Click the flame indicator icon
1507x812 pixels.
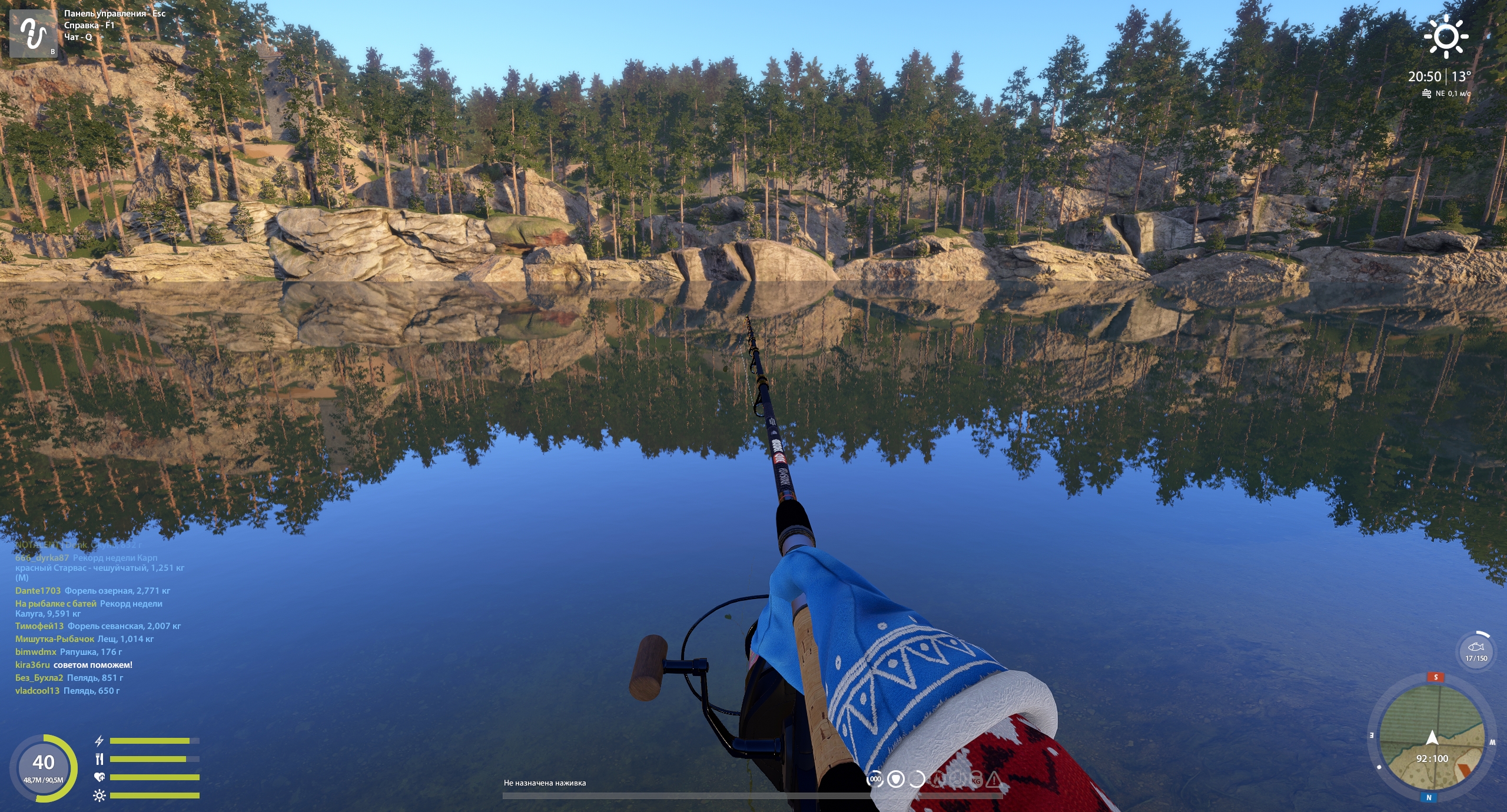pyautogui.click(x=937, y=780)
